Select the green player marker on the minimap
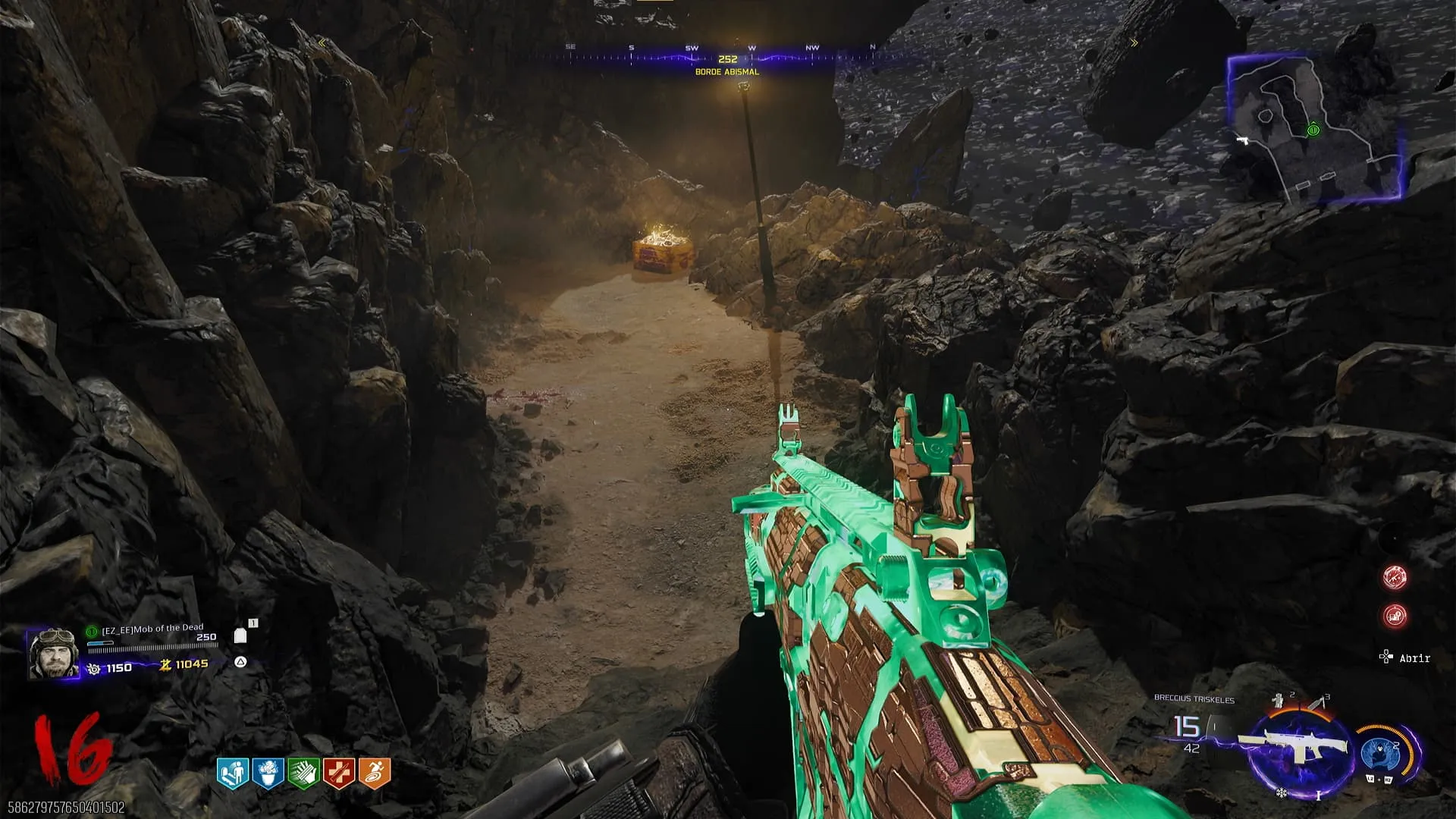Screen dimensions: 1456x819 [1313, 130]
